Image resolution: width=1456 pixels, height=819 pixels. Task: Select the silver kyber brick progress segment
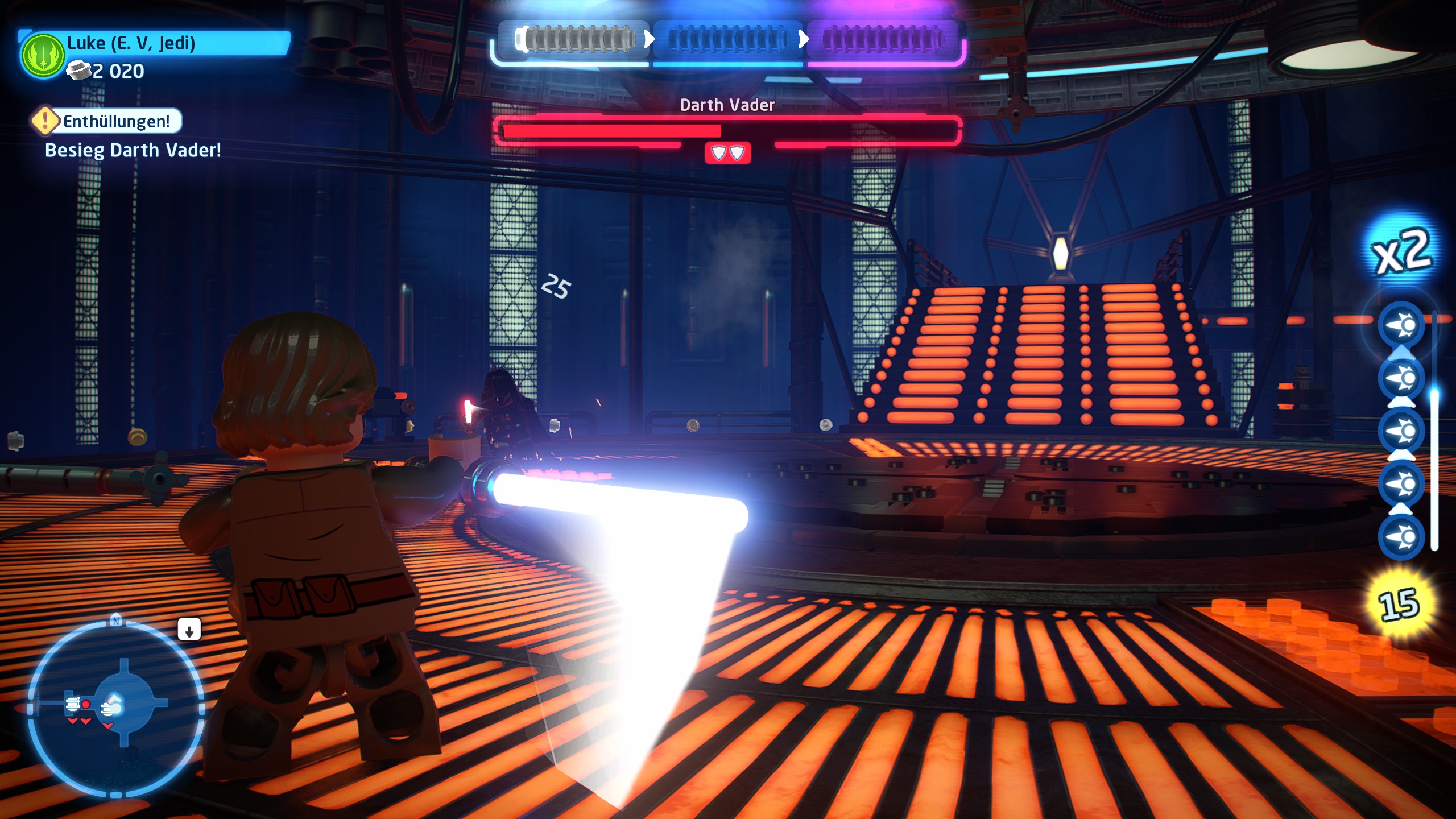pyautogui.click(x=576, y=40)
